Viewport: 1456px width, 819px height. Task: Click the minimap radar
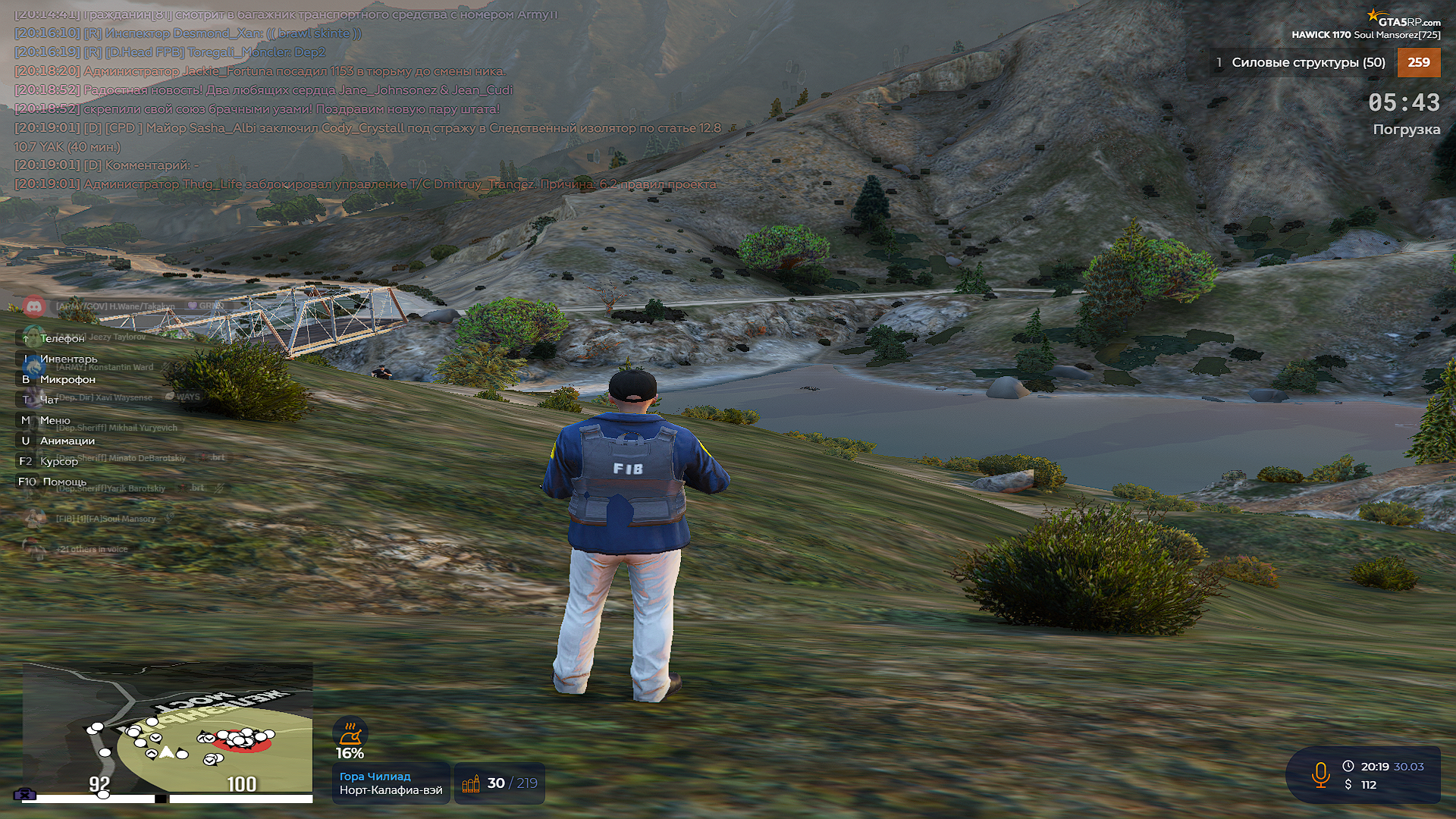point(168,728)
